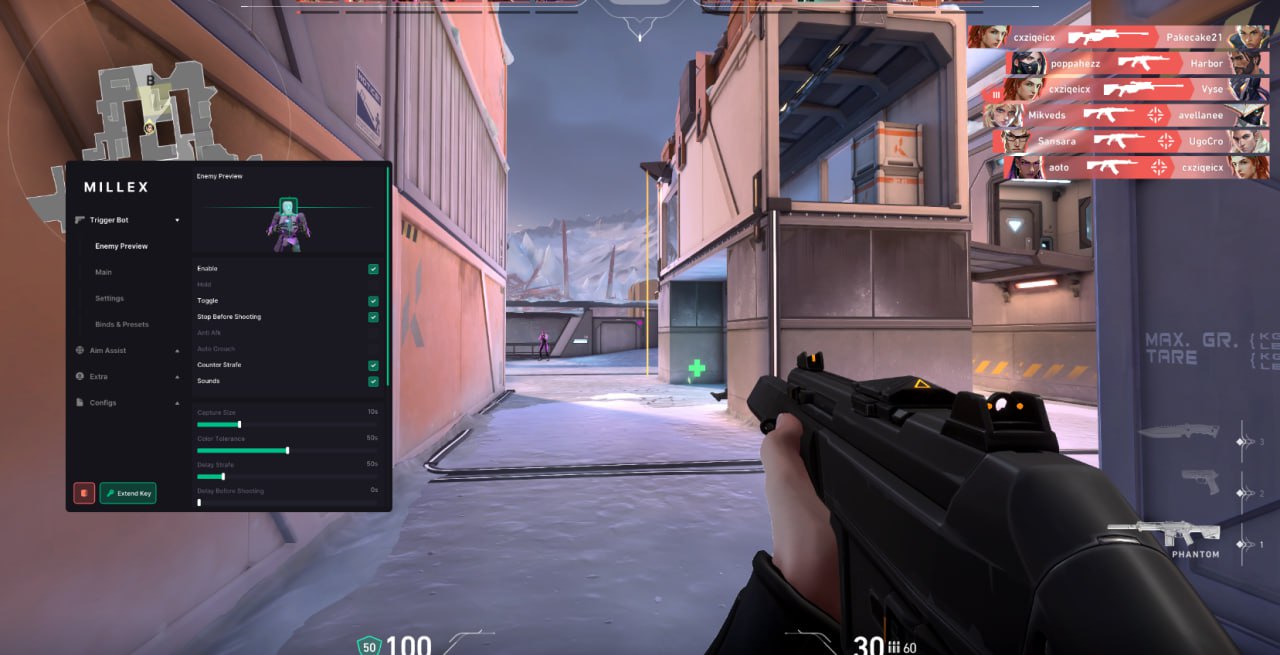Uncheck the Toggle option checkbox
1280x655 pixels.
pyautogui.click(x=373, y=301)
